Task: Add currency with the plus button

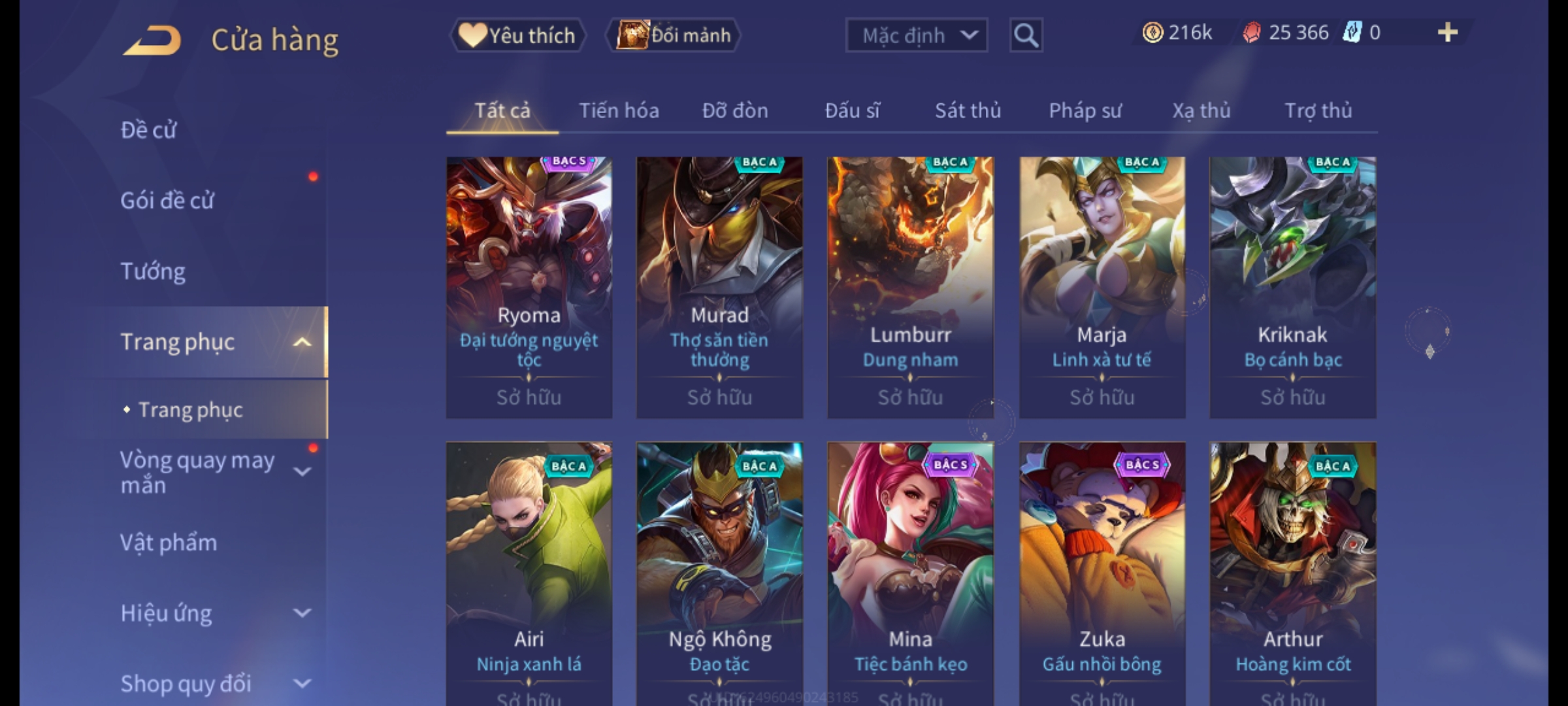Action: [1447, 33]
